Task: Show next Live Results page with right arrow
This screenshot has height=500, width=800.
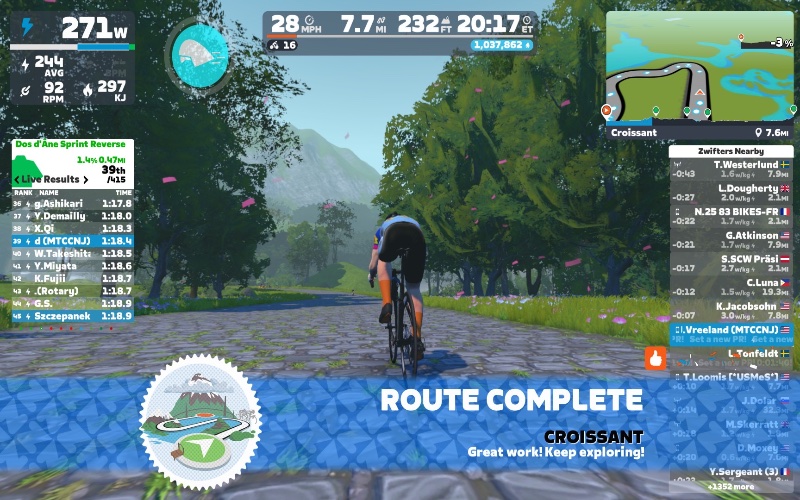Action: [x=87, y=179]
